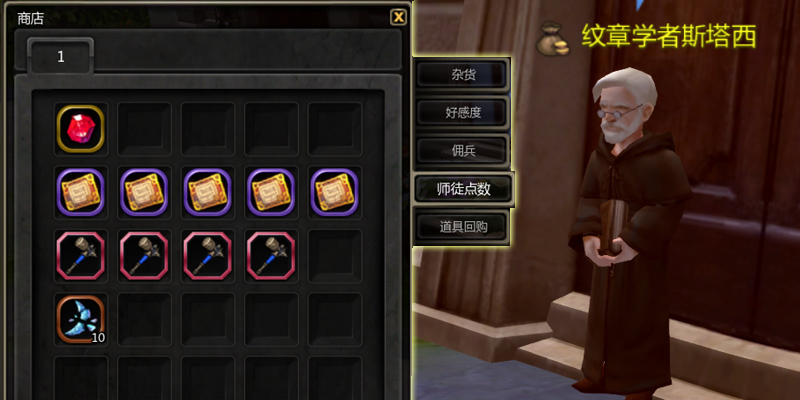
Task: Show the 佣兵 shop category
Action: tap(462, 150)
